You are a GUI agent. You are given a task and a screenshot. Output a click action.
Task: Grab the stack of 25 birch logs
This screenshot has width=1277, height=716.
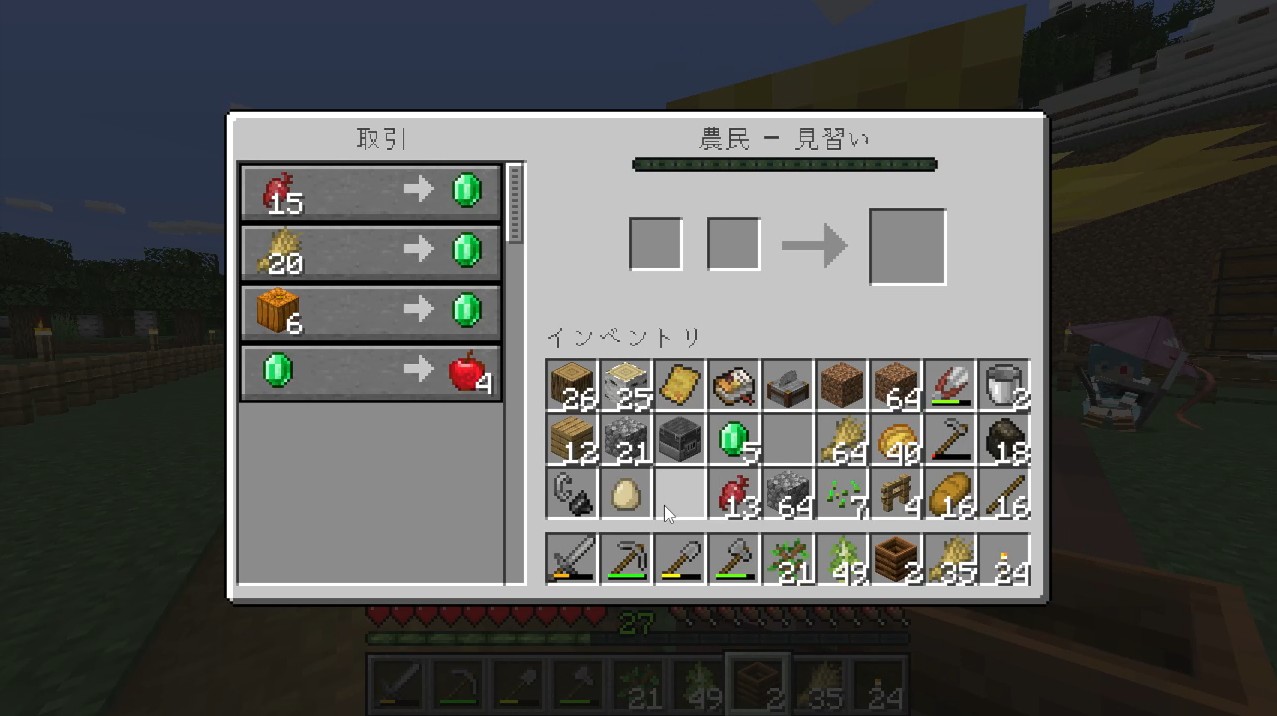click(x=626, y=386)
